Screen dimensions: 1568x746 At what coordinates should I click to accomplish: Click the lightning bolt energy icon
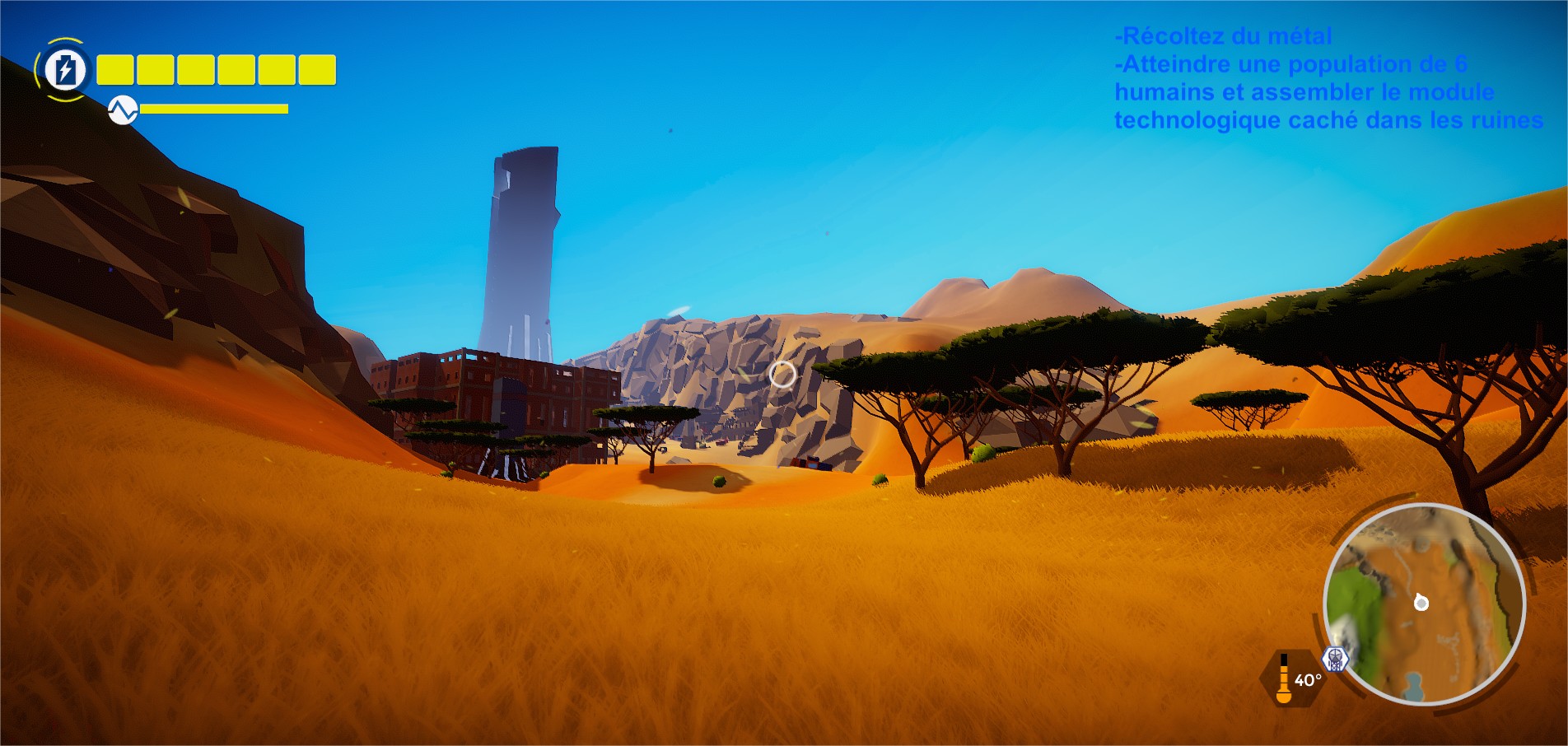(64, 70)
